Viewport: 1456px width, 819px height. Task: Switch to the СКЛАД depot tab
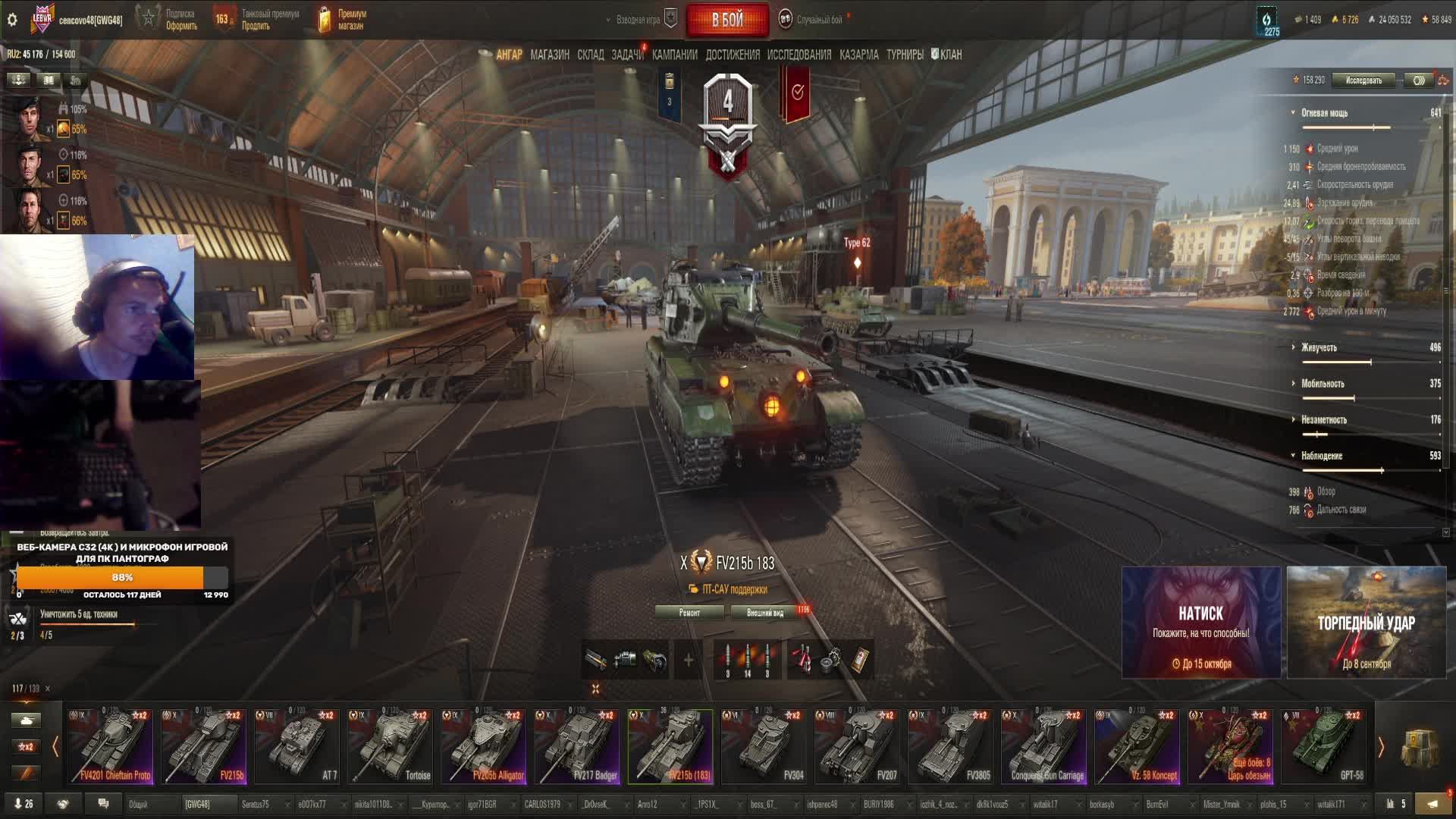(x=590, y=55)
